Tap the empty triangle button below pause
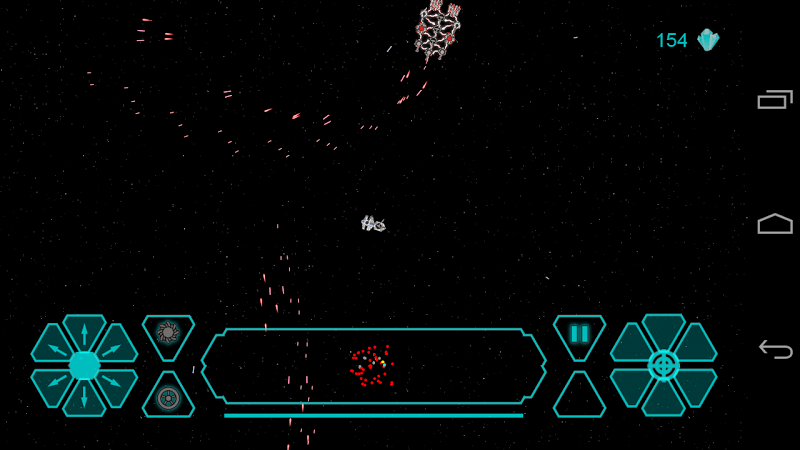The width and height of the screenshot is (800, 450). (x=579, y=398)
